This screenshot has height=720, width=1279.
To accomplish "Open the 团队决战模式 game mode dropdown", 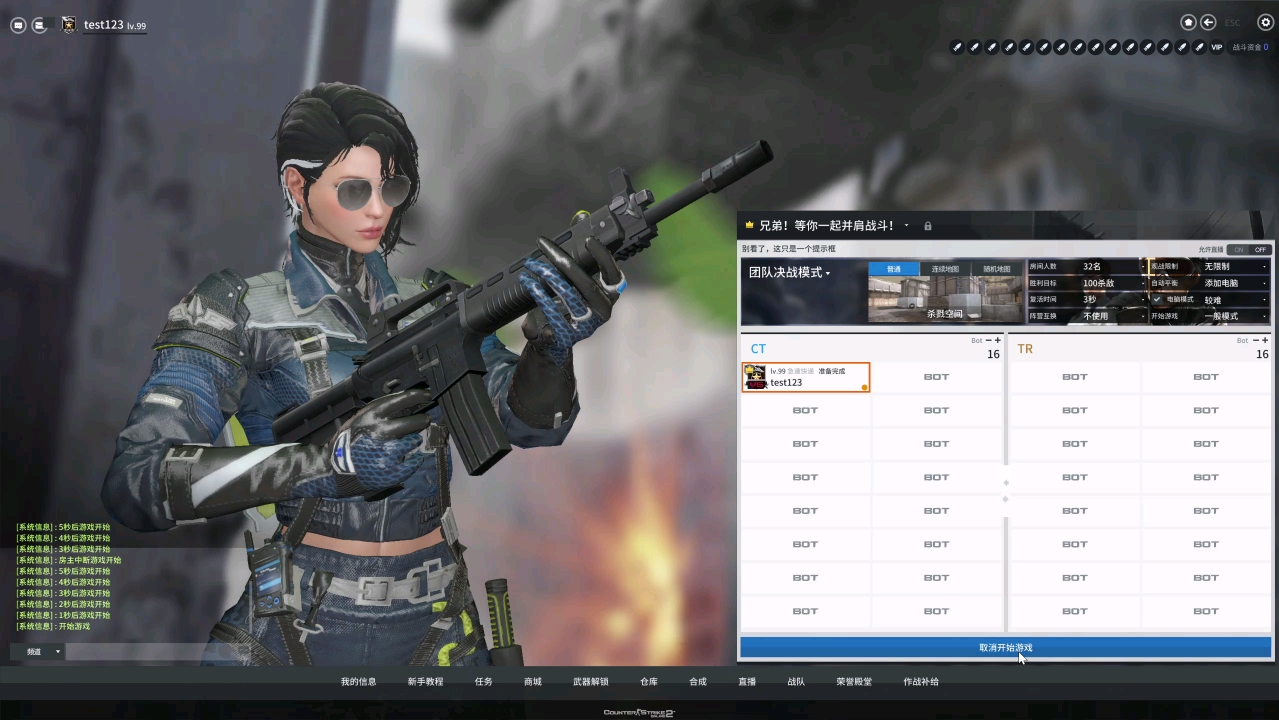I will [791, 273].
